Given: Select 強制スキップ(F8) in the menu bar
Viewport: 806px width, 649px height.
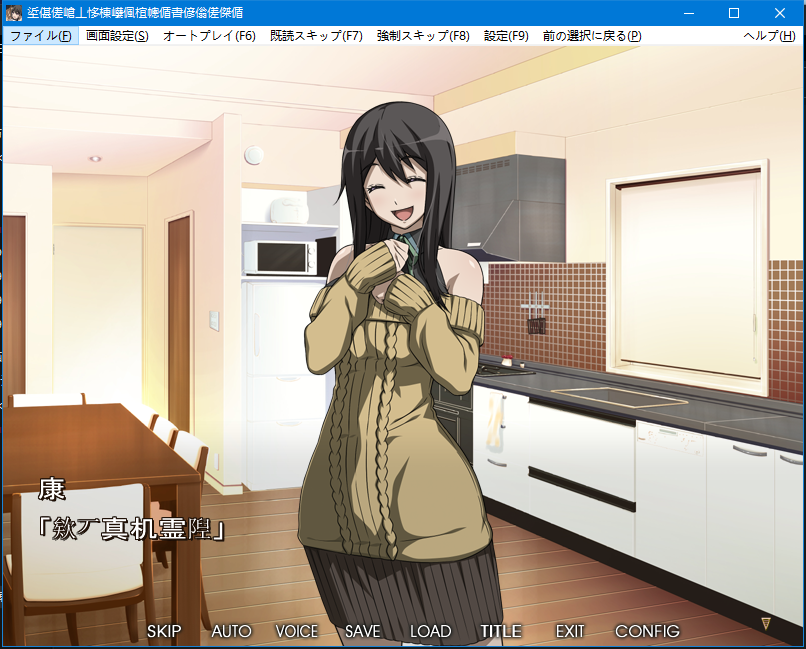Looking at the screenshot, I should click(423, 36).
